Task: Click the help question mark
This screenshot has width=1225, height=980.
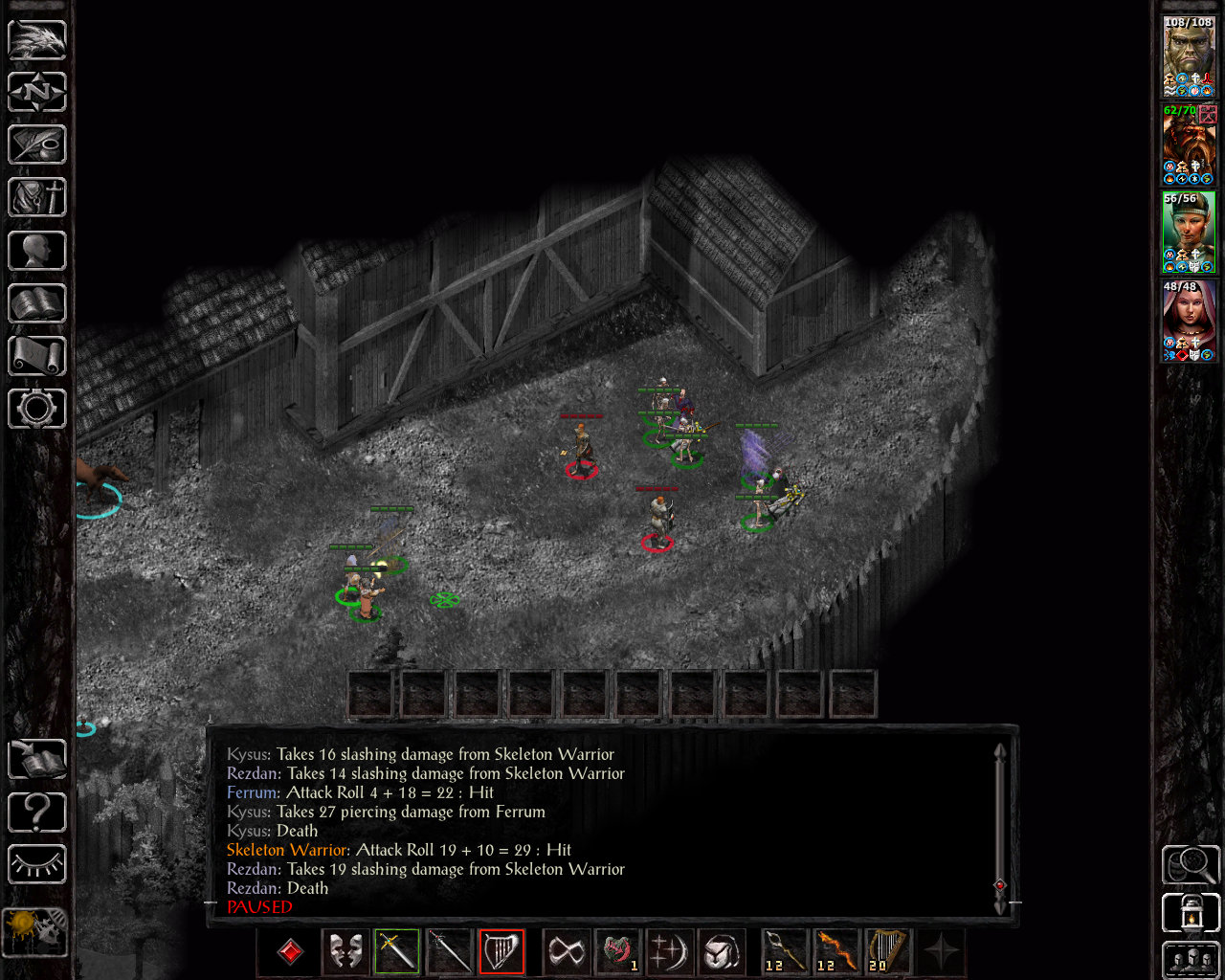Action: click(x=36, y=812)
